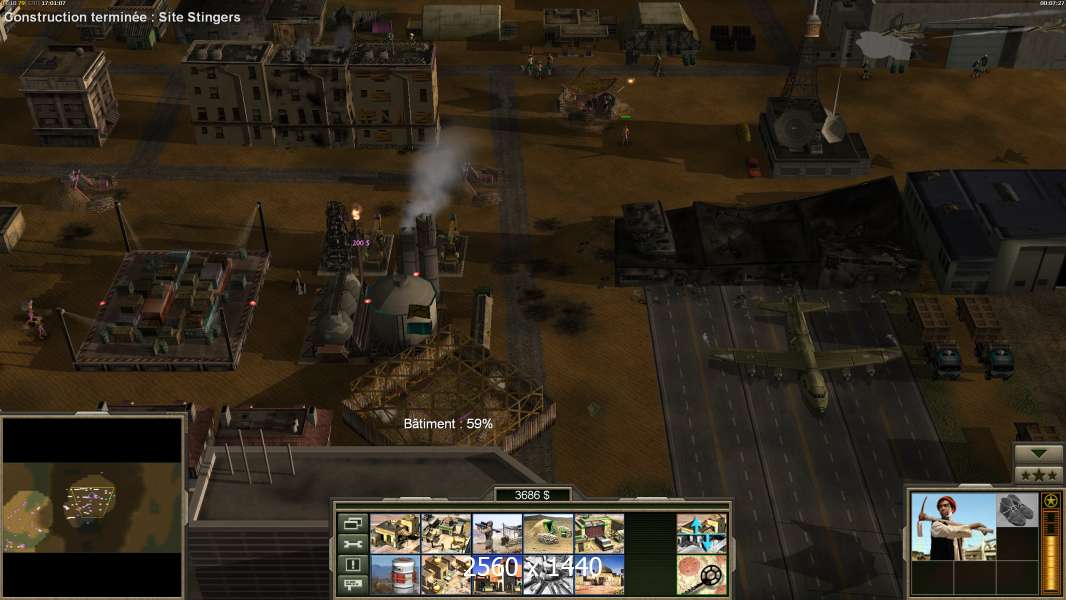Click the overlapping windows button

coord(352,523)
